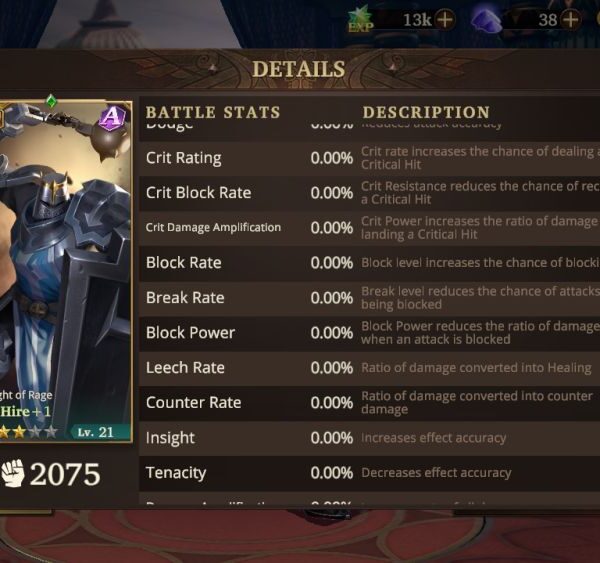Screen dimensions: 600x563
Task: Add more purple currency with the plus button
Action: point(572,19)
